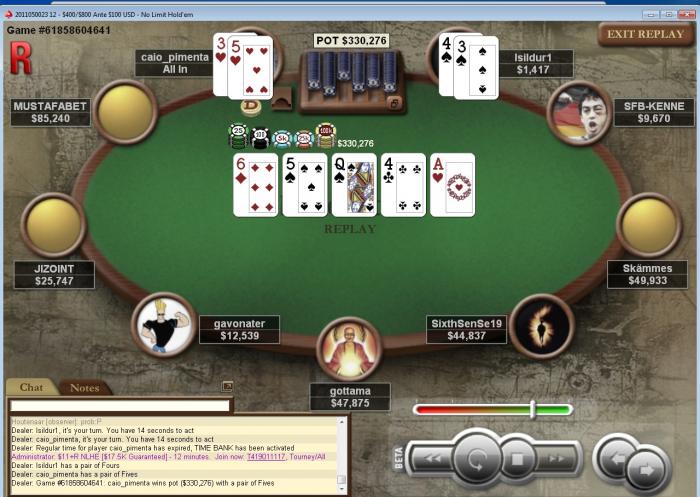The width and height of the screenshot is (700, 497).
Task: Rewind the replay
Action: point(434,459)
